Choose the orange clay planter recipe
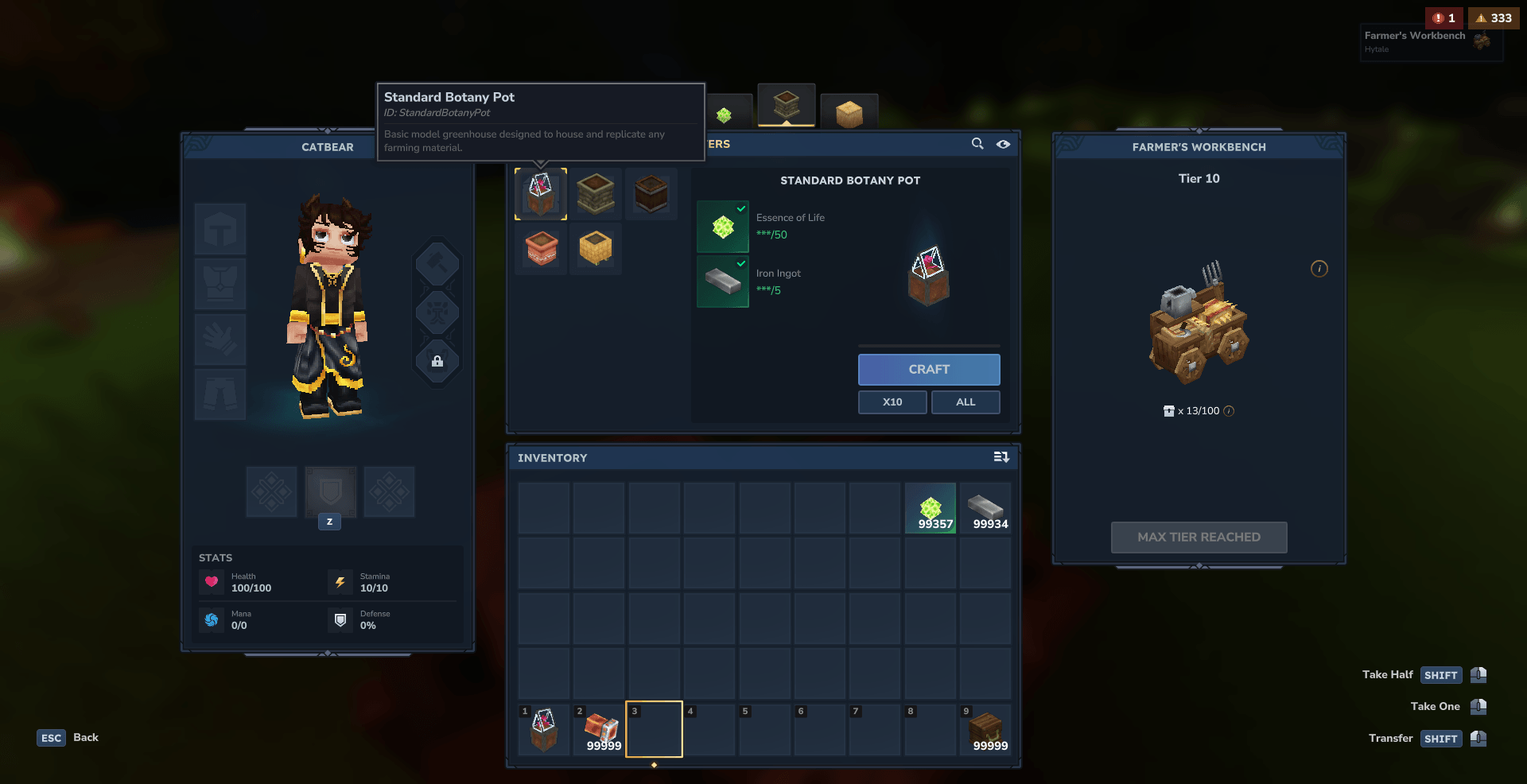The image size is (1527, 784). click(x=541, y=249)
